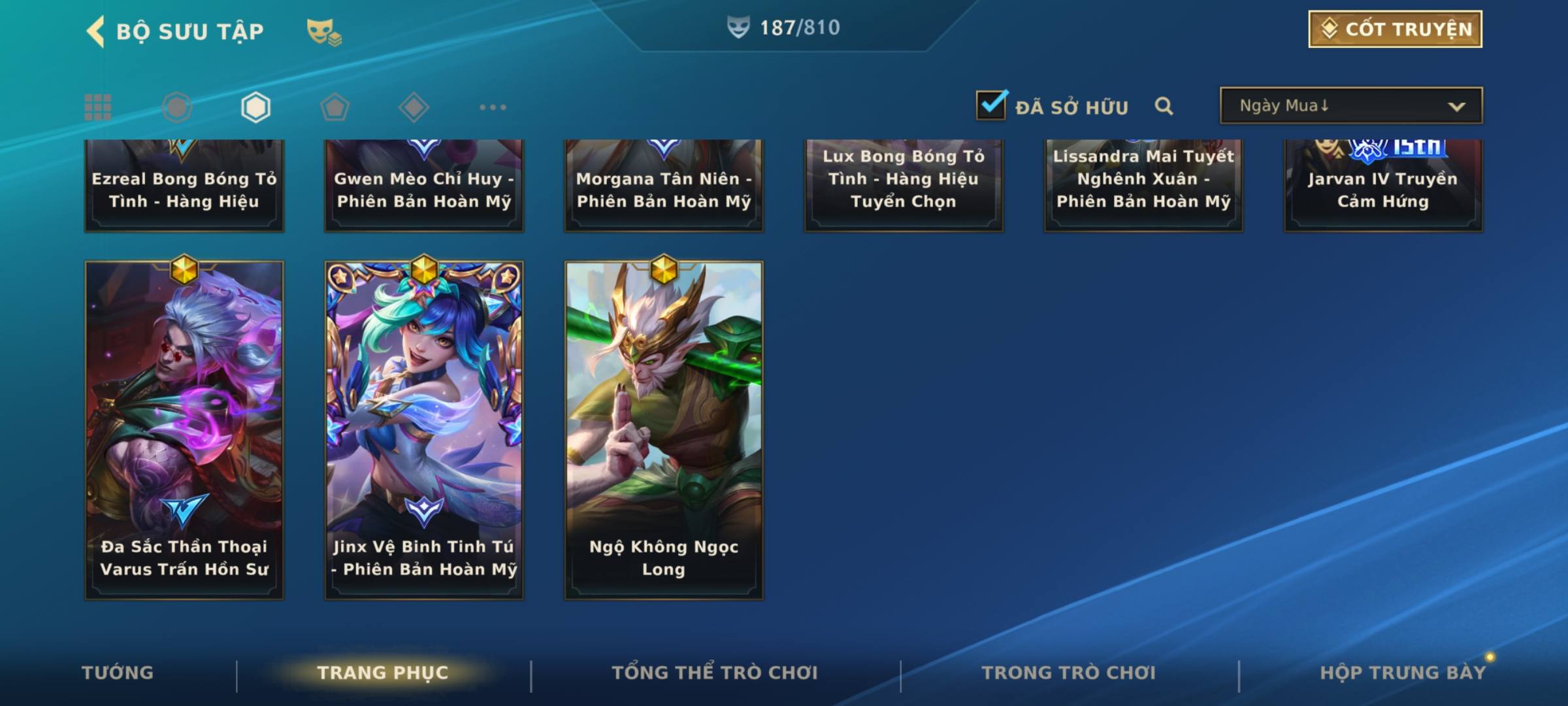Open more filters with three dots
This screenshot has width=1568, height=706.
[x=493, y=107]
